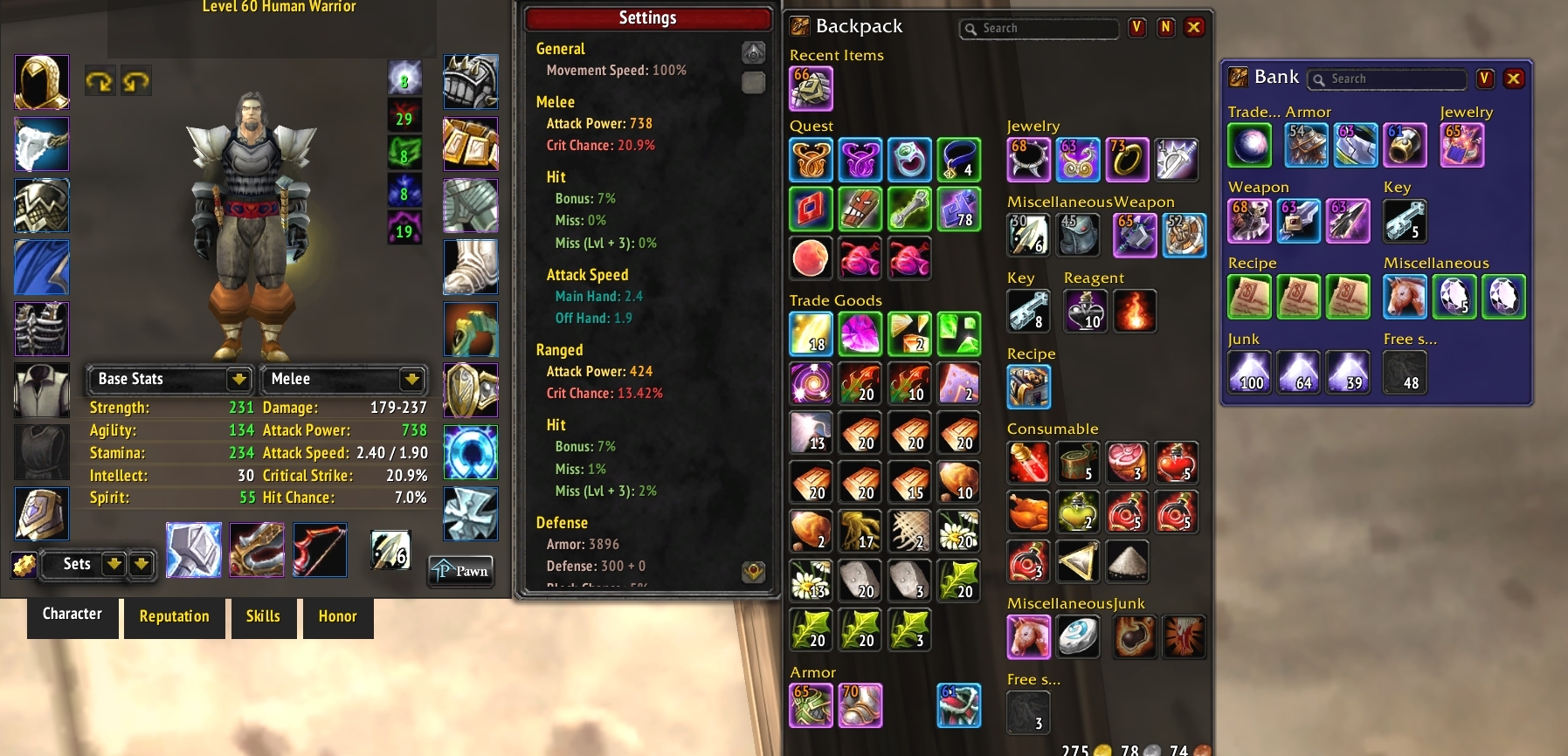Screen dimensions: 1568x756
Task: Switch to the Reputation tab
Action: click(174, 617)
